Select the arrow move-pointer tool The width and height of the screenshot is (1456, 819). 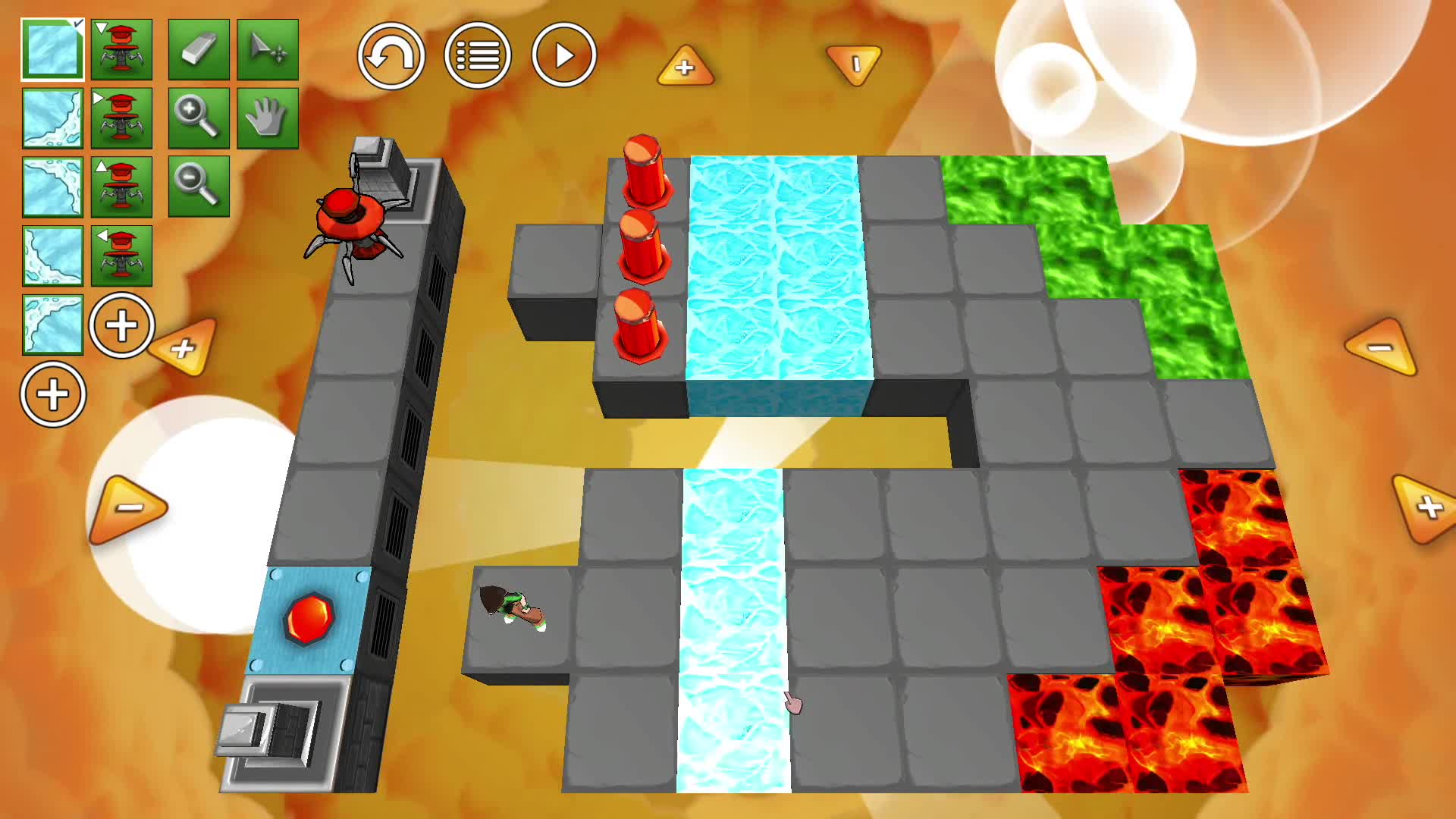(268, 50)
